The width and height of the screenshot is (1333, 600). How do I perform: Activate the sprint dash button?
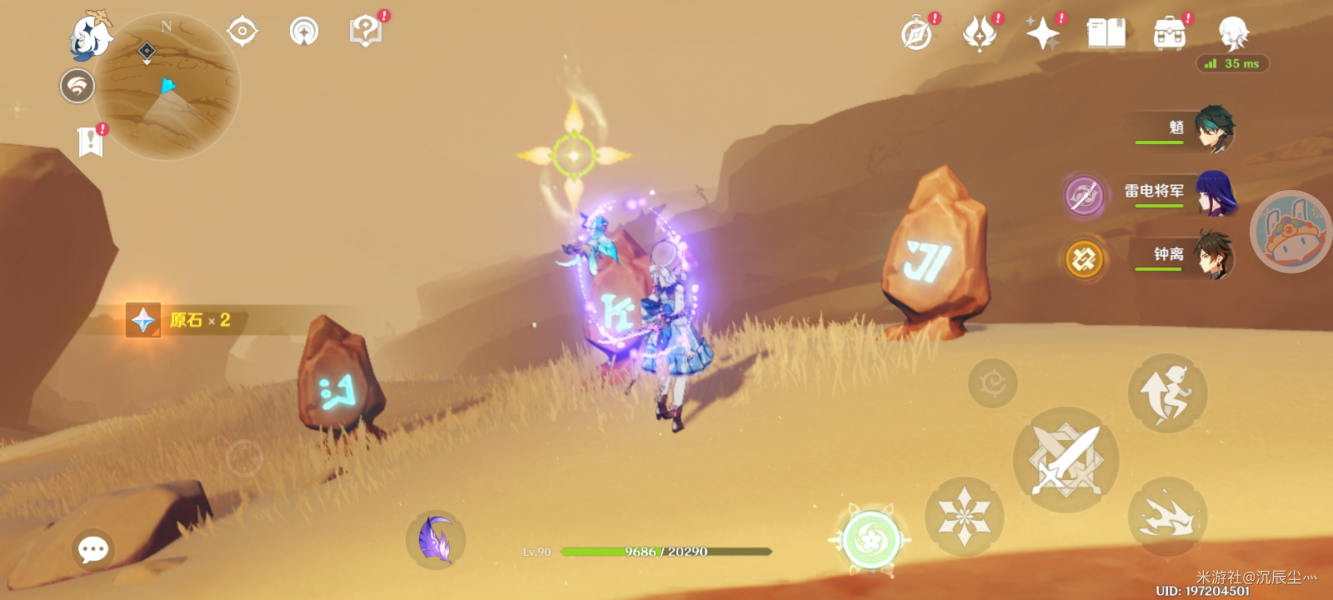tap(1167, 517)
